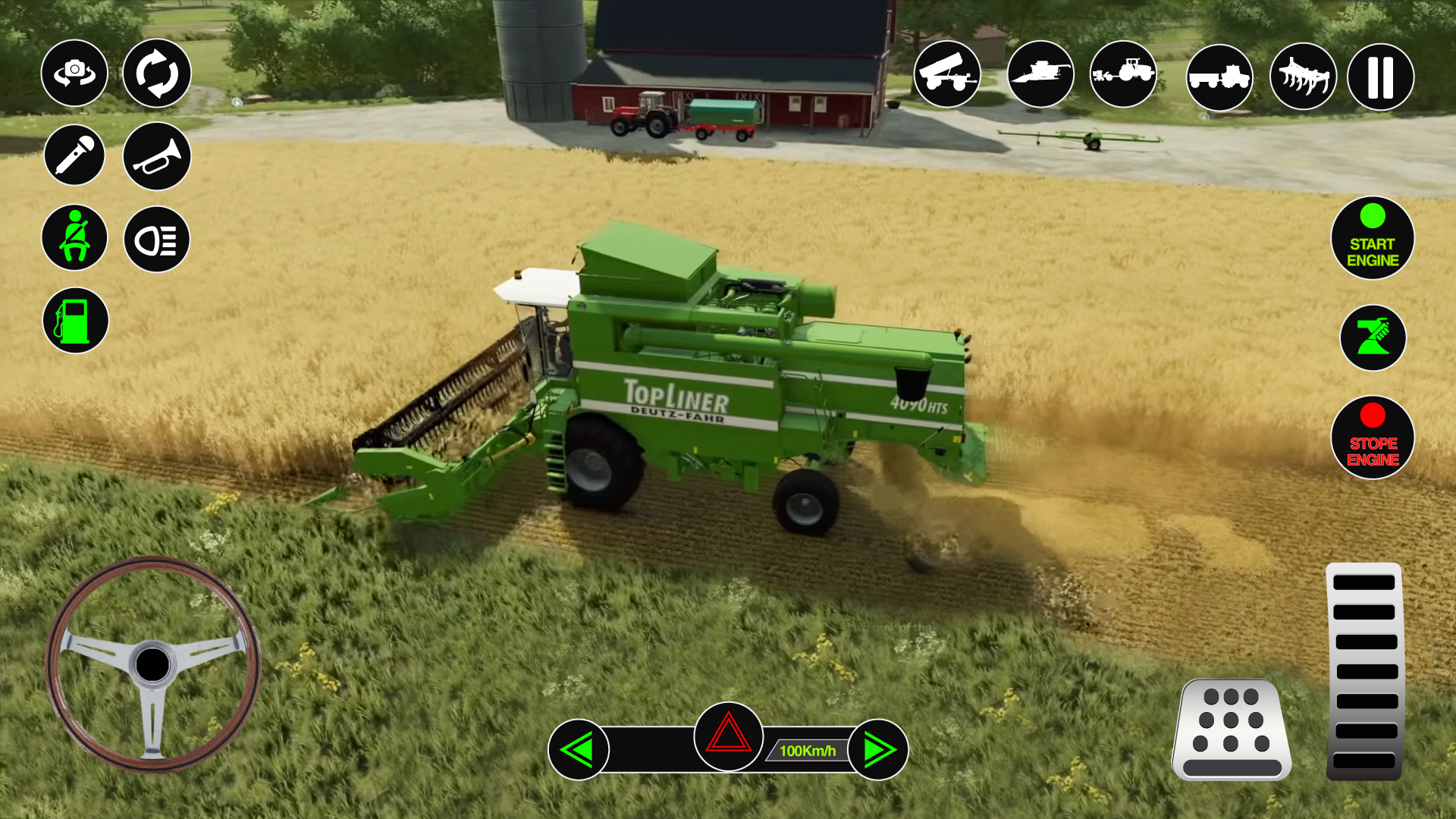Activate the microphone icon

point(74,155)
